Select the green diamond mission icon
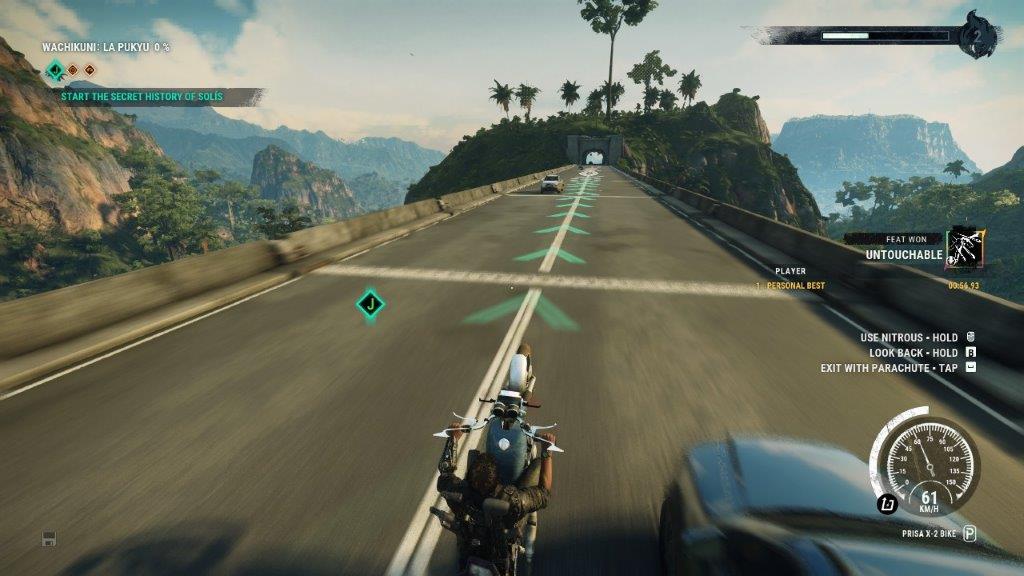This screenshot has height=576, width=1024. tap(55, 70)
